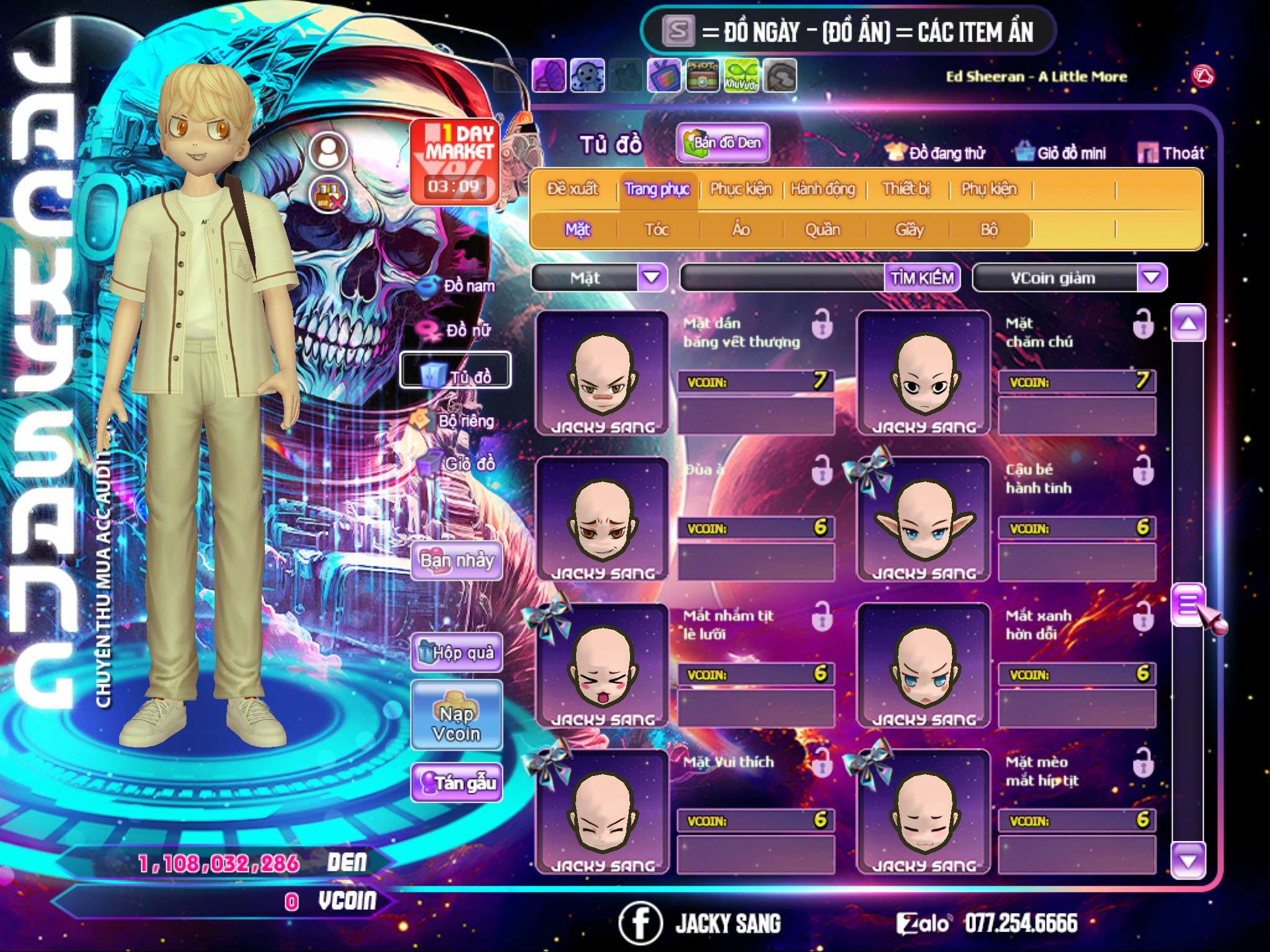
Task: Open the Tán gẫu chat button
Action: pyautogui.click(x=457, y=783)
